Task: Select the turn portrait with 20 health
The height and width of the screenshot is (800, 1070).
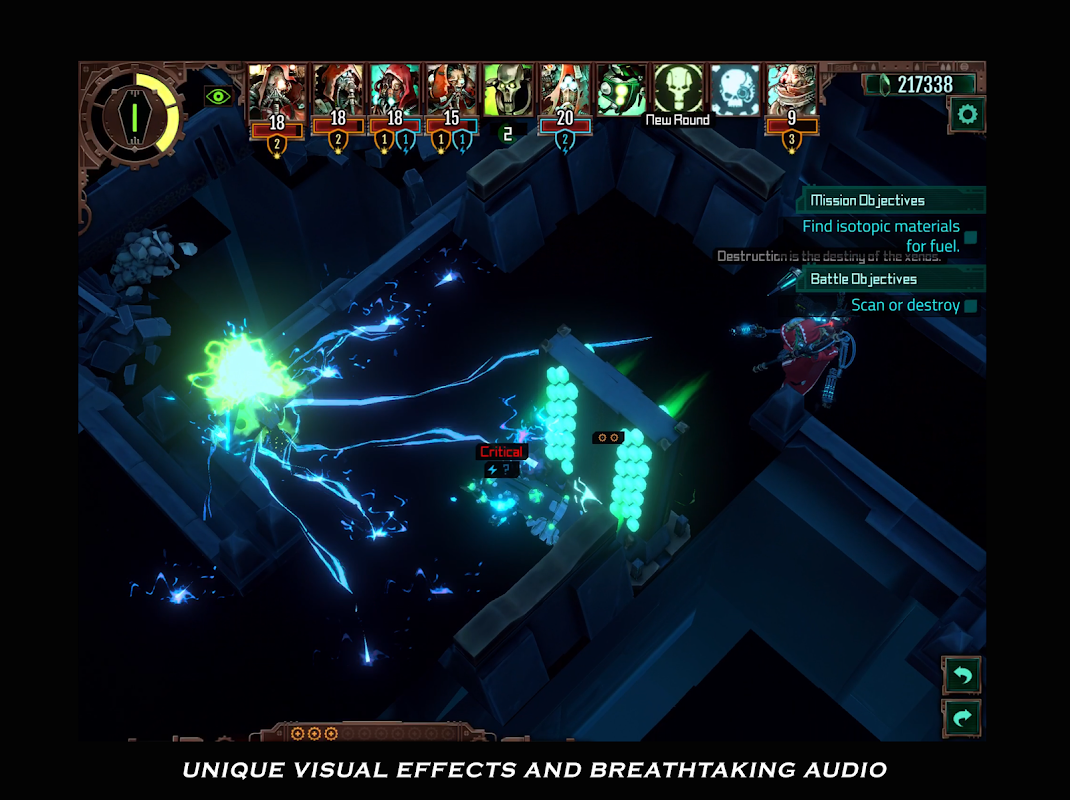Action: click(x=565, y=91)
